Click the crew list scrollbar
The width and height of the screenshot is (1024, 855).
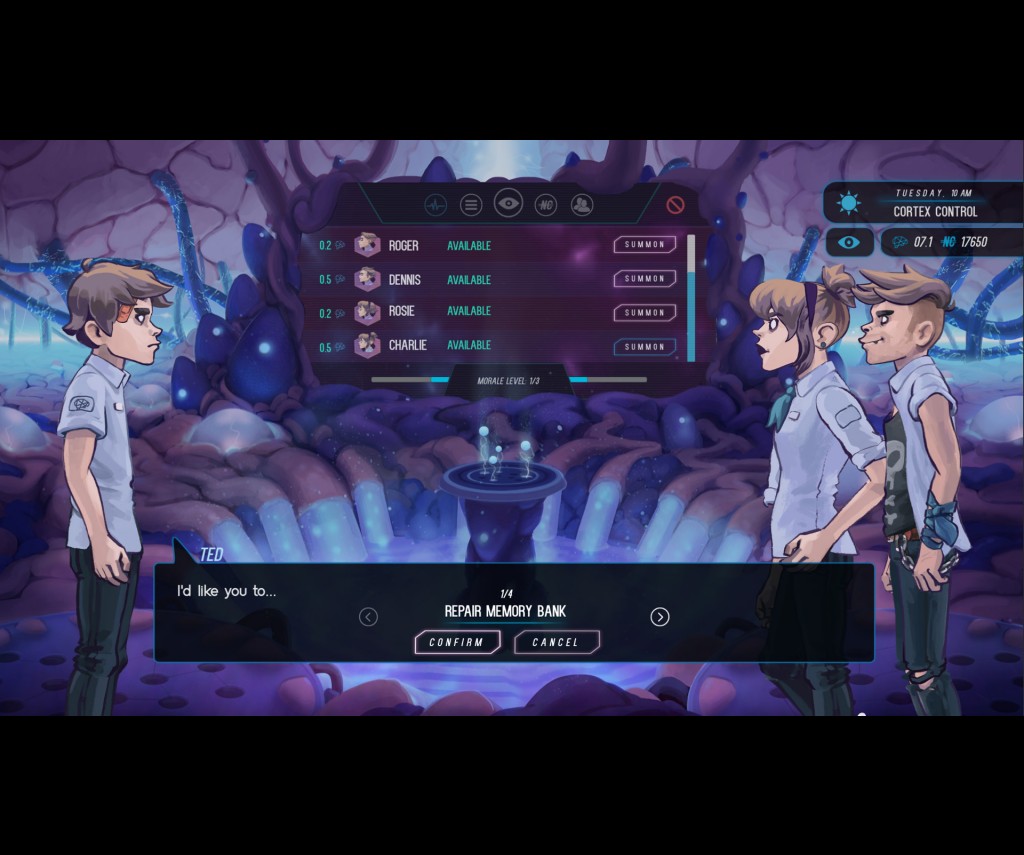point(691,297)
